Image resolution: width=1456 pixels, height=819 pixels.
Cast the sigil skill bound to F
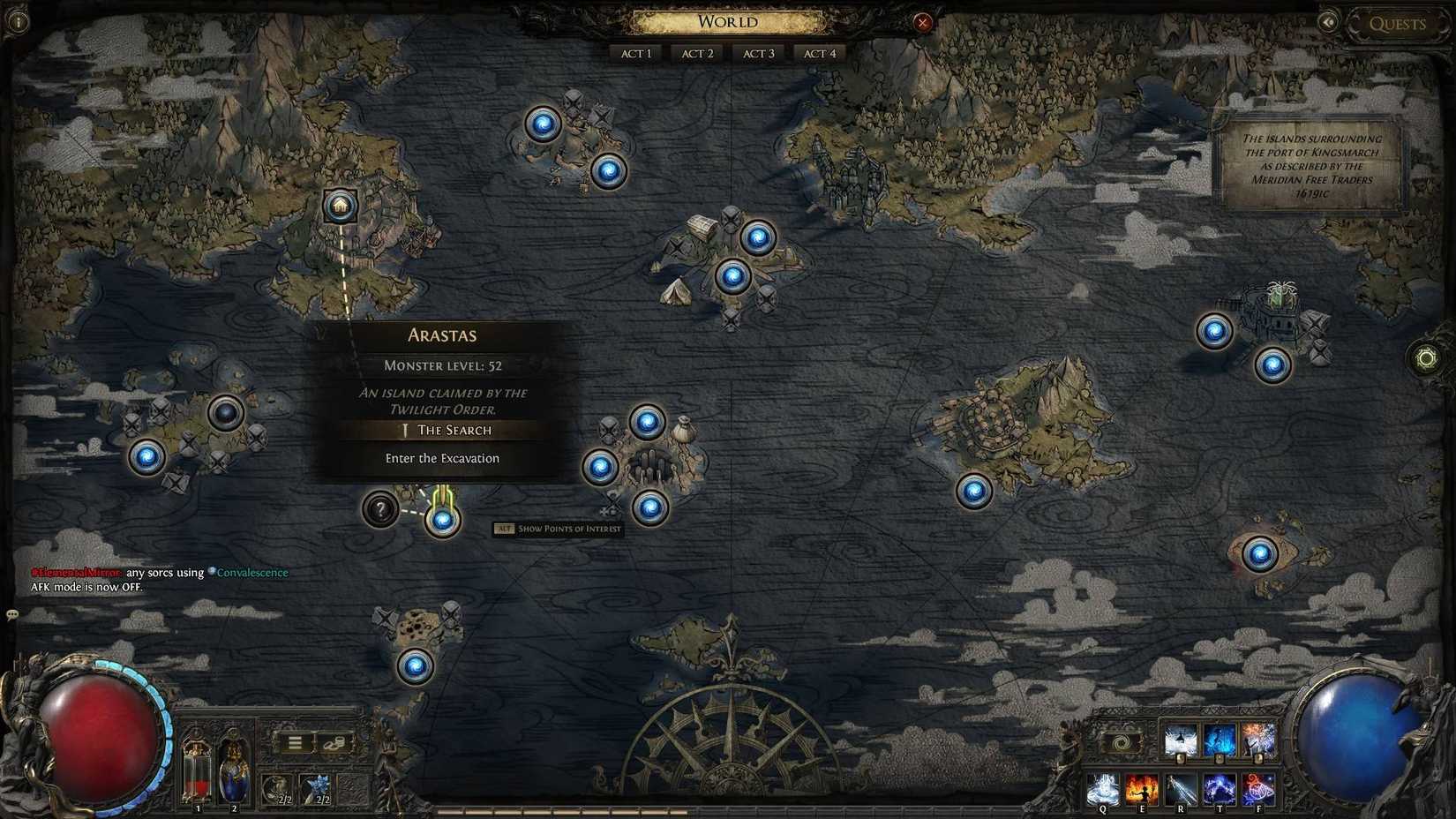point(1259,789)
